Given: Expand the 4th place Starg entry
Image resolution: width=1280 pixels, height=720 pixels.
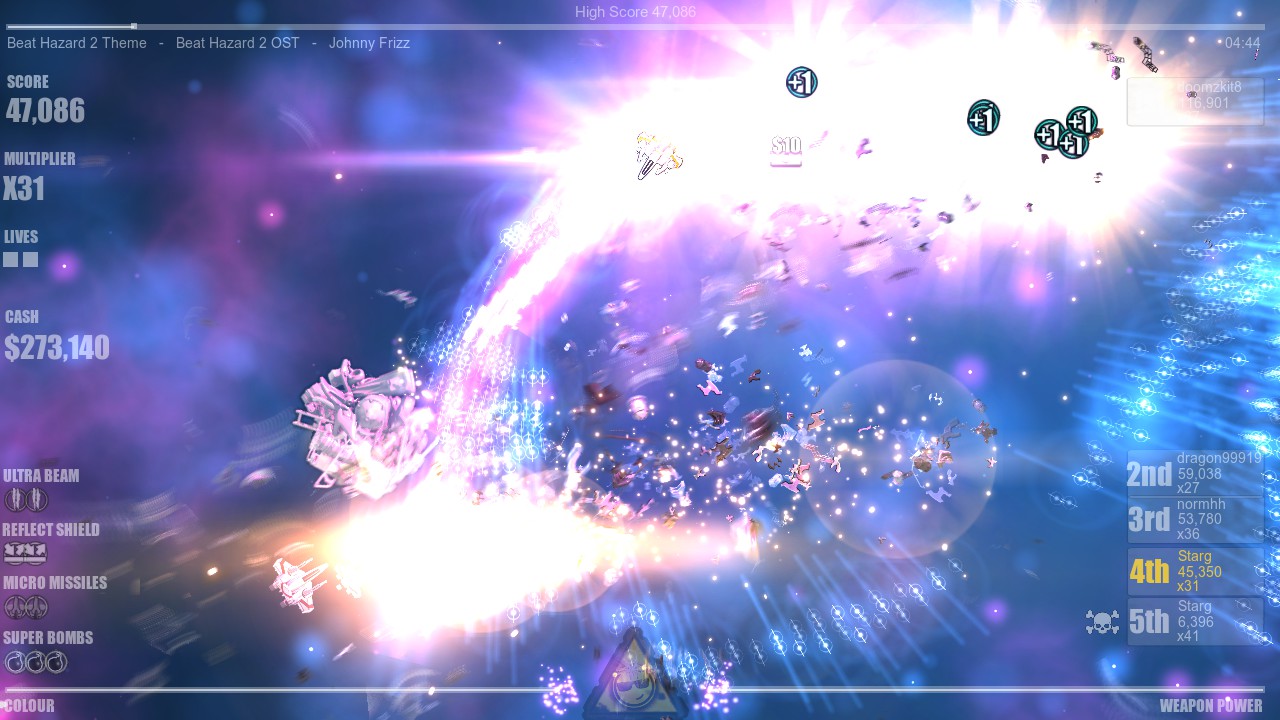Looking at the screenshot, I should 1196,571.
